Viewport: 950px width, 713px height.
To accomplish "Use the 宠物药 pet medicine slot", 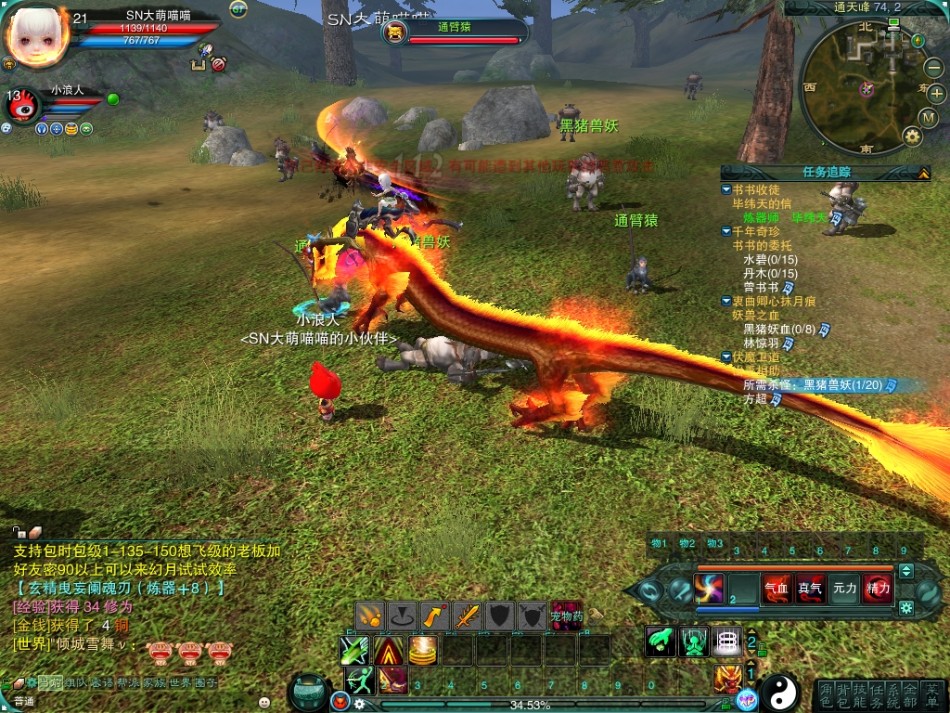I will click(567, 614).
